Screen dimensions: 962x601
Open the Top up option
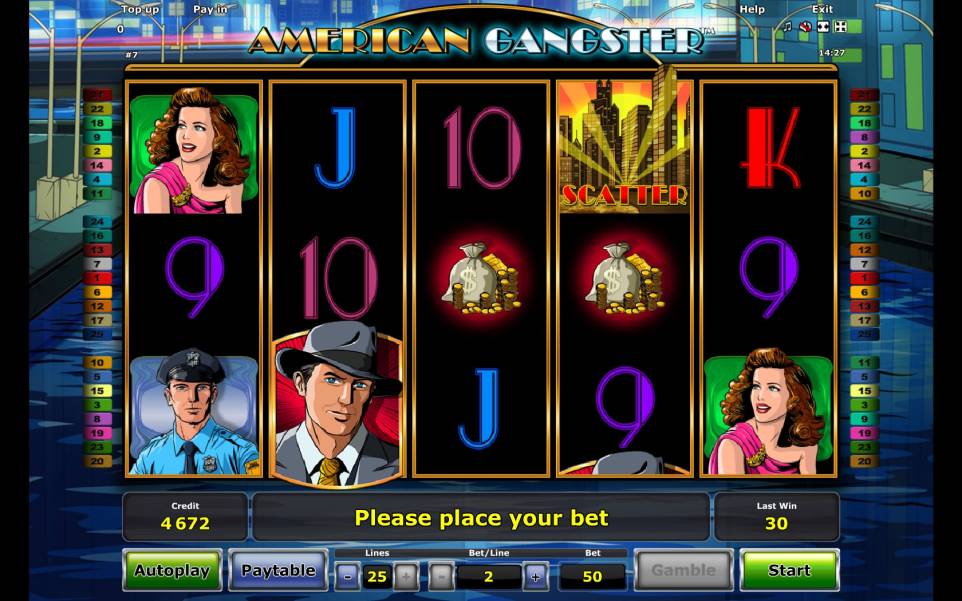(x=141, y=9)
